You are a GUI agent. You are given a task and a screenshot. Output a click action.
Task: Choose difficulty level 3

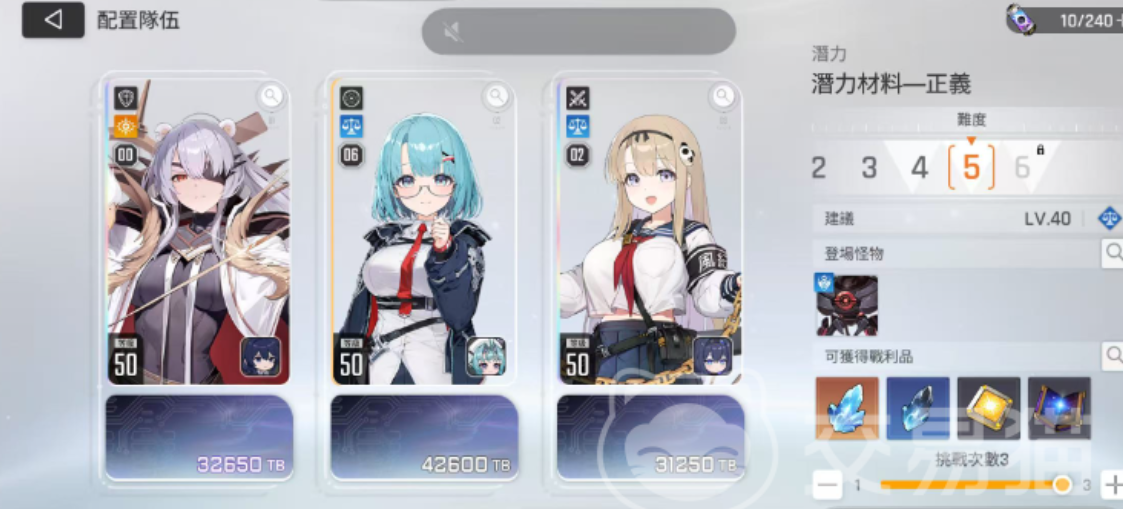click(869, 167)
